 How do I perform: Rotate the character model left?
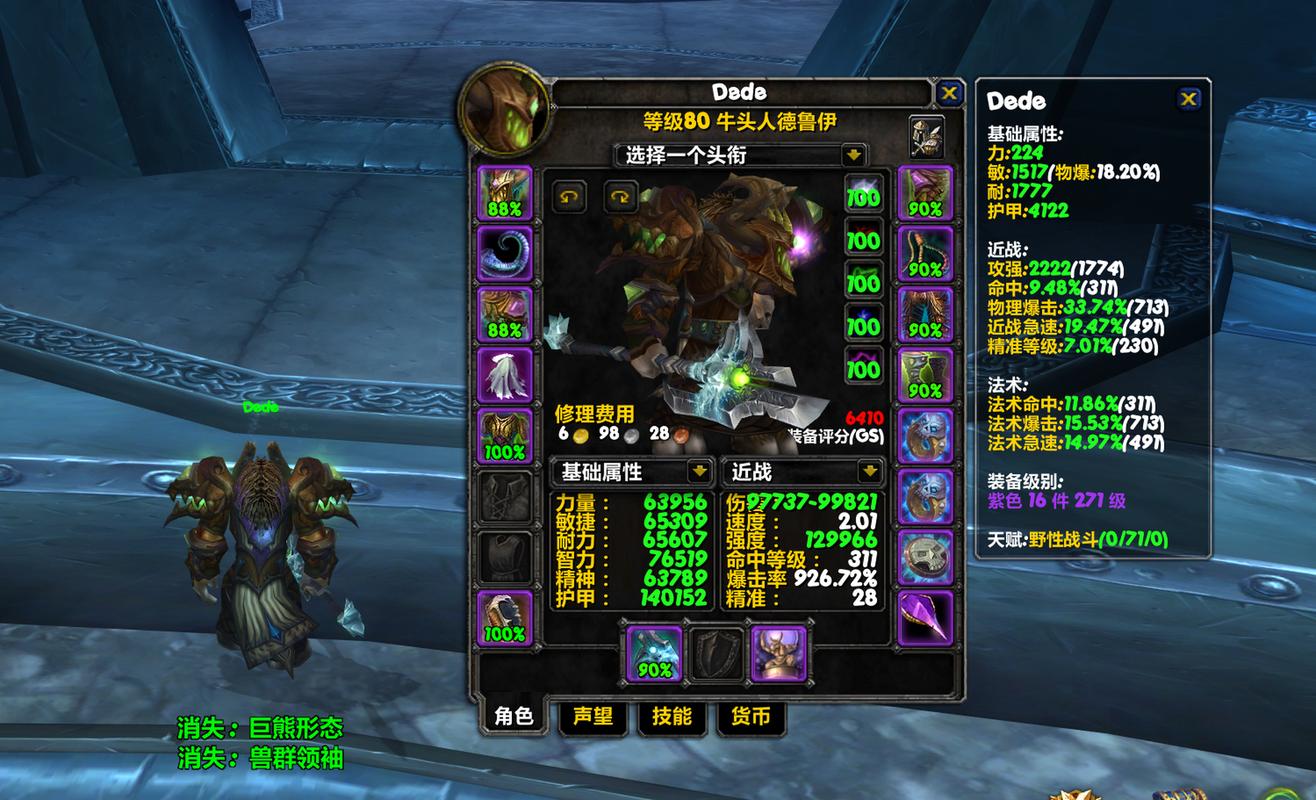point(570,197)
